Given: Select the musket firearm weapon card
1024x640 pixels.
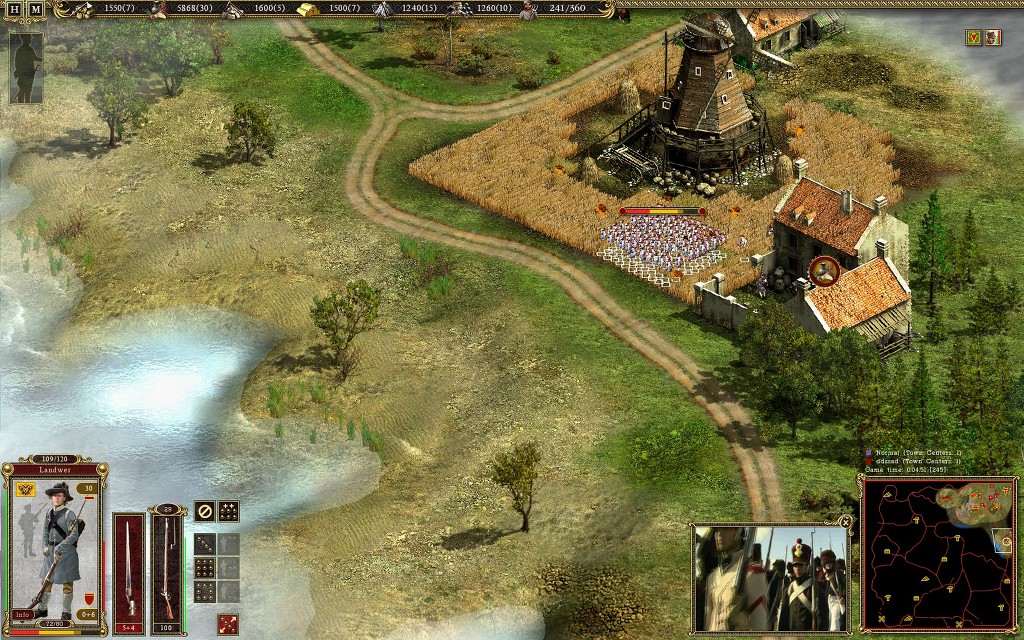Looking at the screenshot, I should tap(166, 566).
